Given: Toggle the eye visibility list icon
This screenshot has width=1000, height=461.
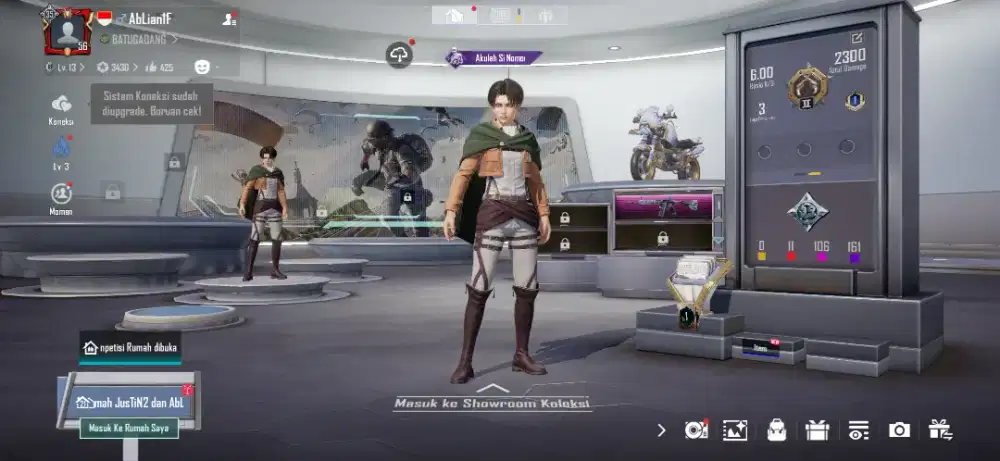Looking at the screenshot, I should [x=858, y=430].
